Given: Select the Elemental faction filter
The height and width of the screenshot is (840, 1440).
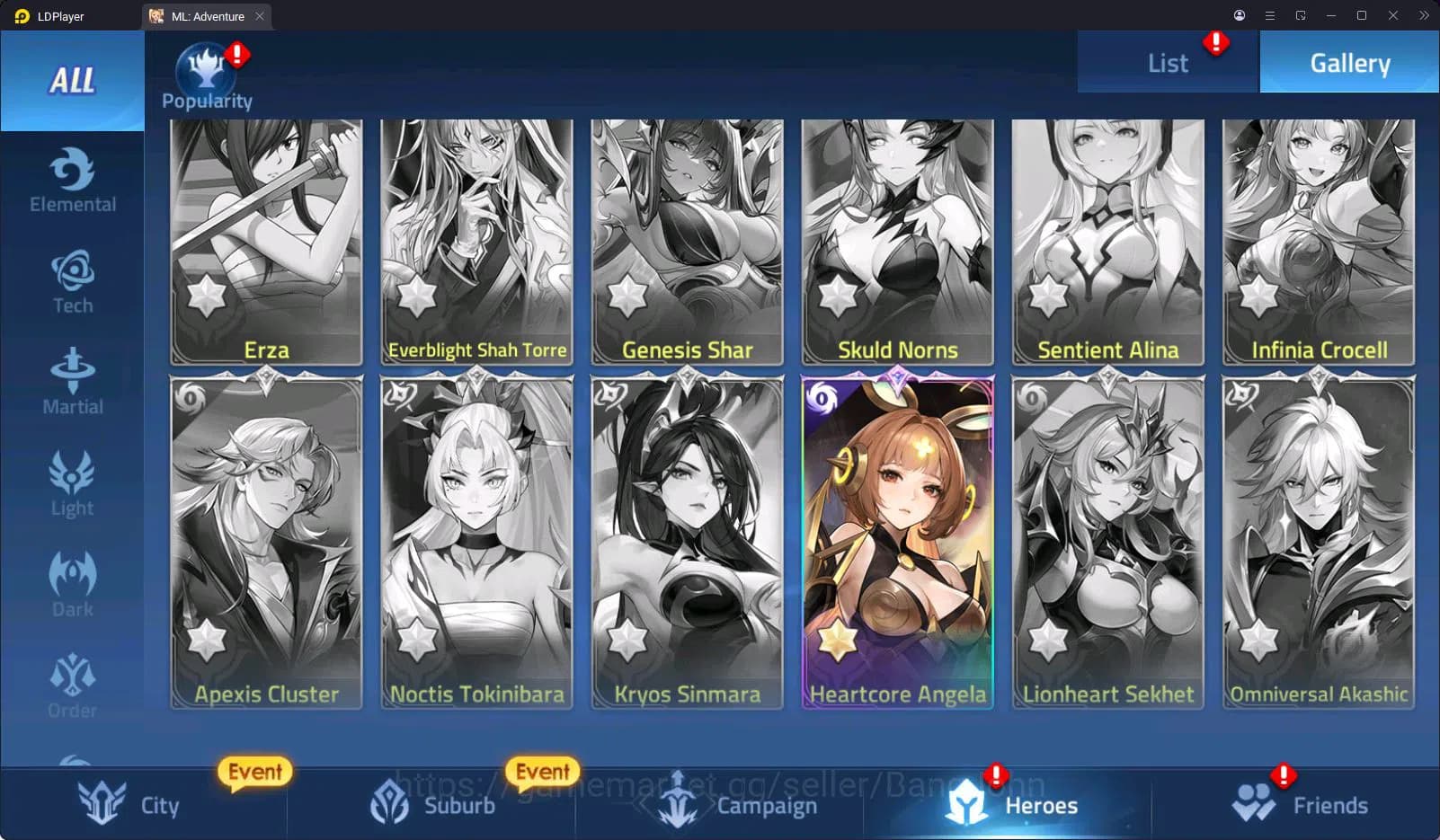Looking at the screenshot, I should (72, 180).
